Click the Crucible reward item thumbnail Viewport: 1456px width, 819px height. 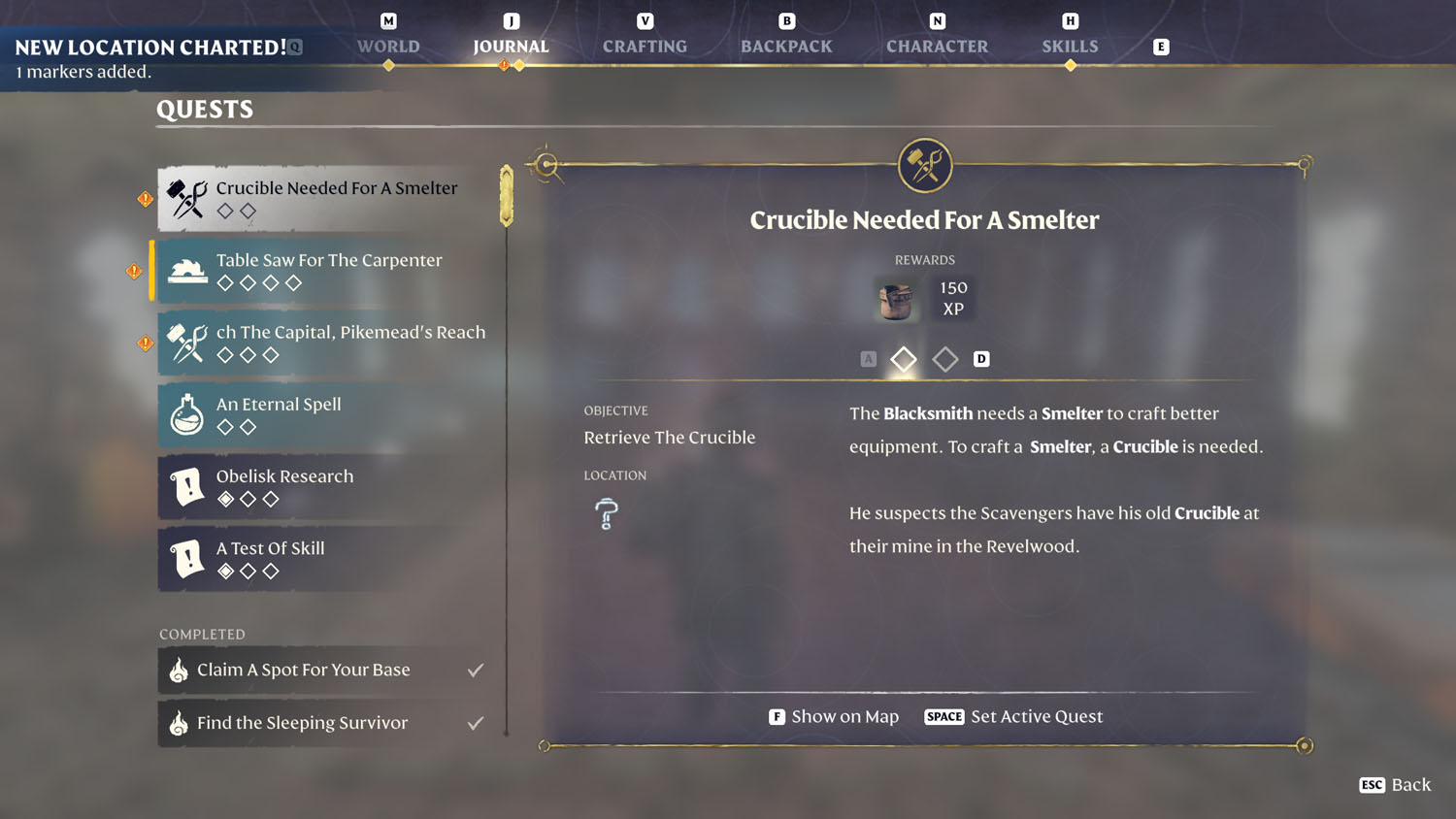tap(895, 300)
